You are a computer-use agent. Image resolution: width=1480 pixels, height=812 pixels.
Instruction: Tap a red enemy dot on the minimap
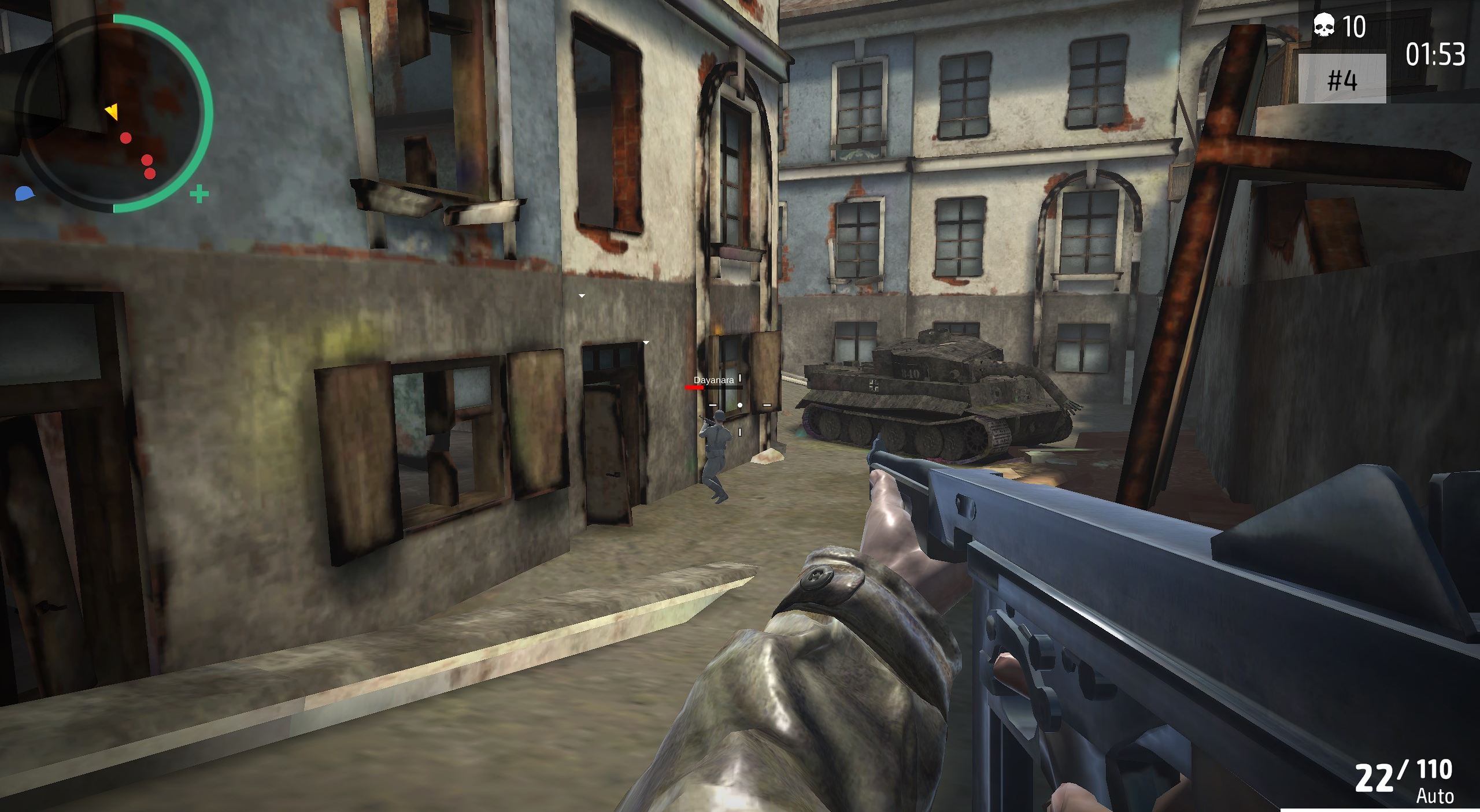click(x=126, y=137)
